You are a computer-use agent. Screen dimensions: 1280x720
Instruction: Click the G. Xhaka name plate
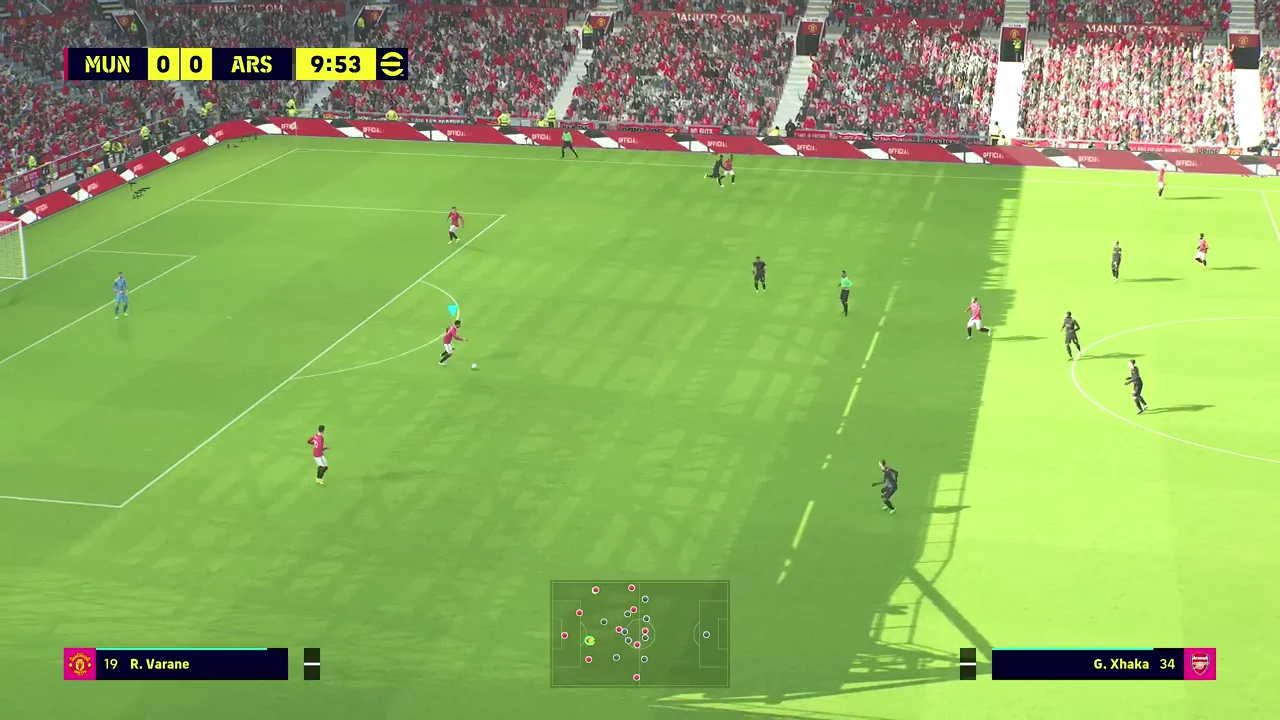point(1120,664)
